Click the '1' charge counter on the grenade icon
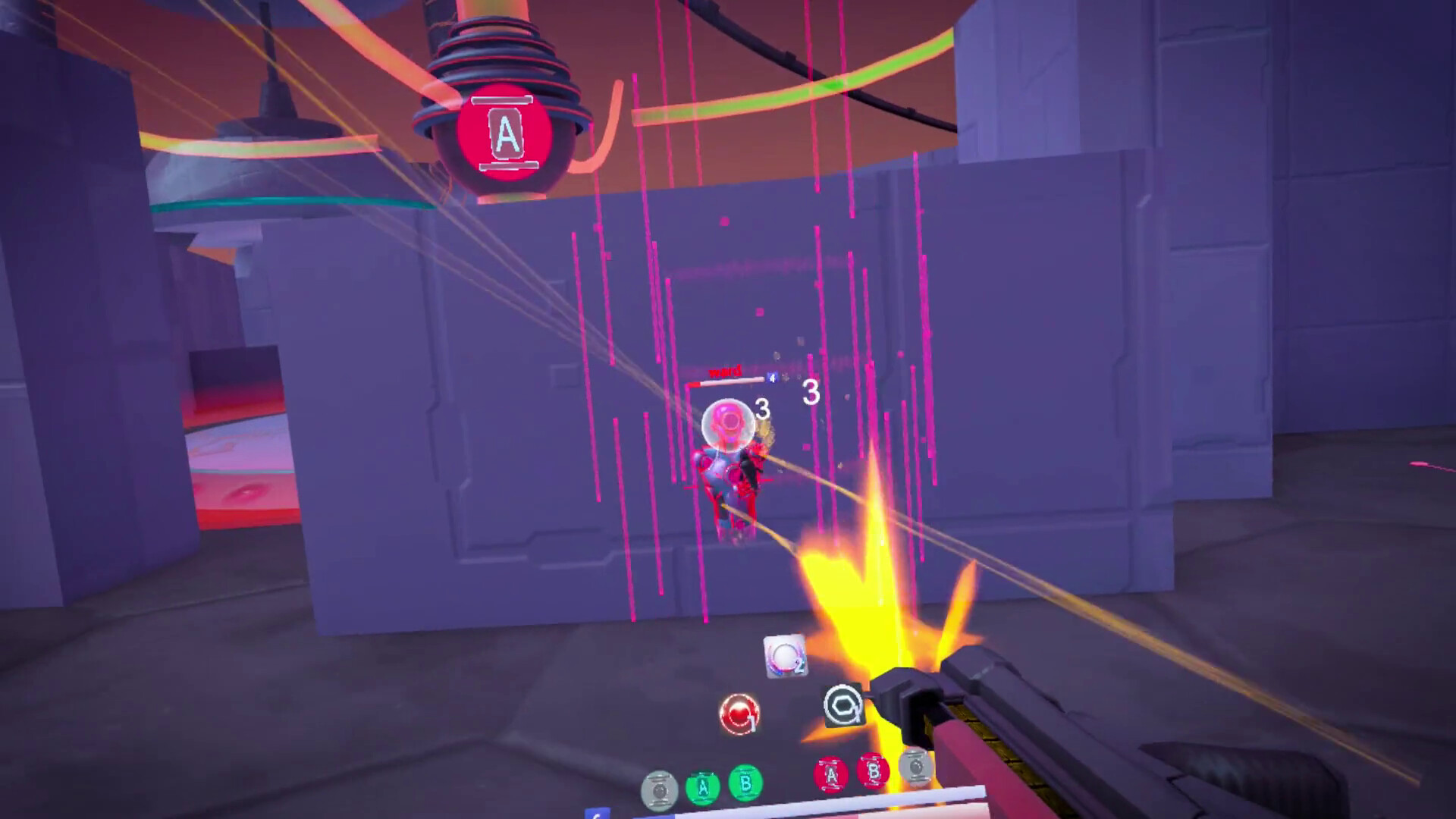The height and width of the screenshot is (819, 1456). [x=752, y=722]
